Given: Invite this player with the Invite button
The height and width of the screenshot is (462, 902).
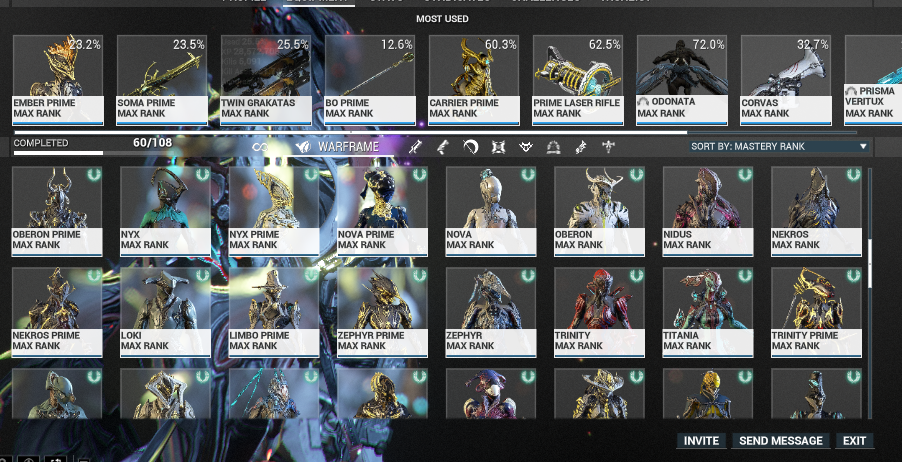Looking at the screenshot, I should [701, 441].
